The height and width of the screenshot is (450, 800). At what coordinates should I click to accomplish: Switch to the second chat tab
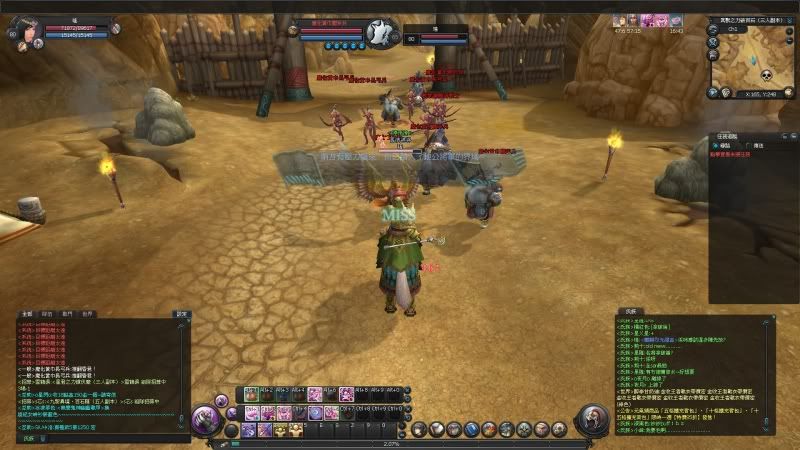click(x=48, y=314)
